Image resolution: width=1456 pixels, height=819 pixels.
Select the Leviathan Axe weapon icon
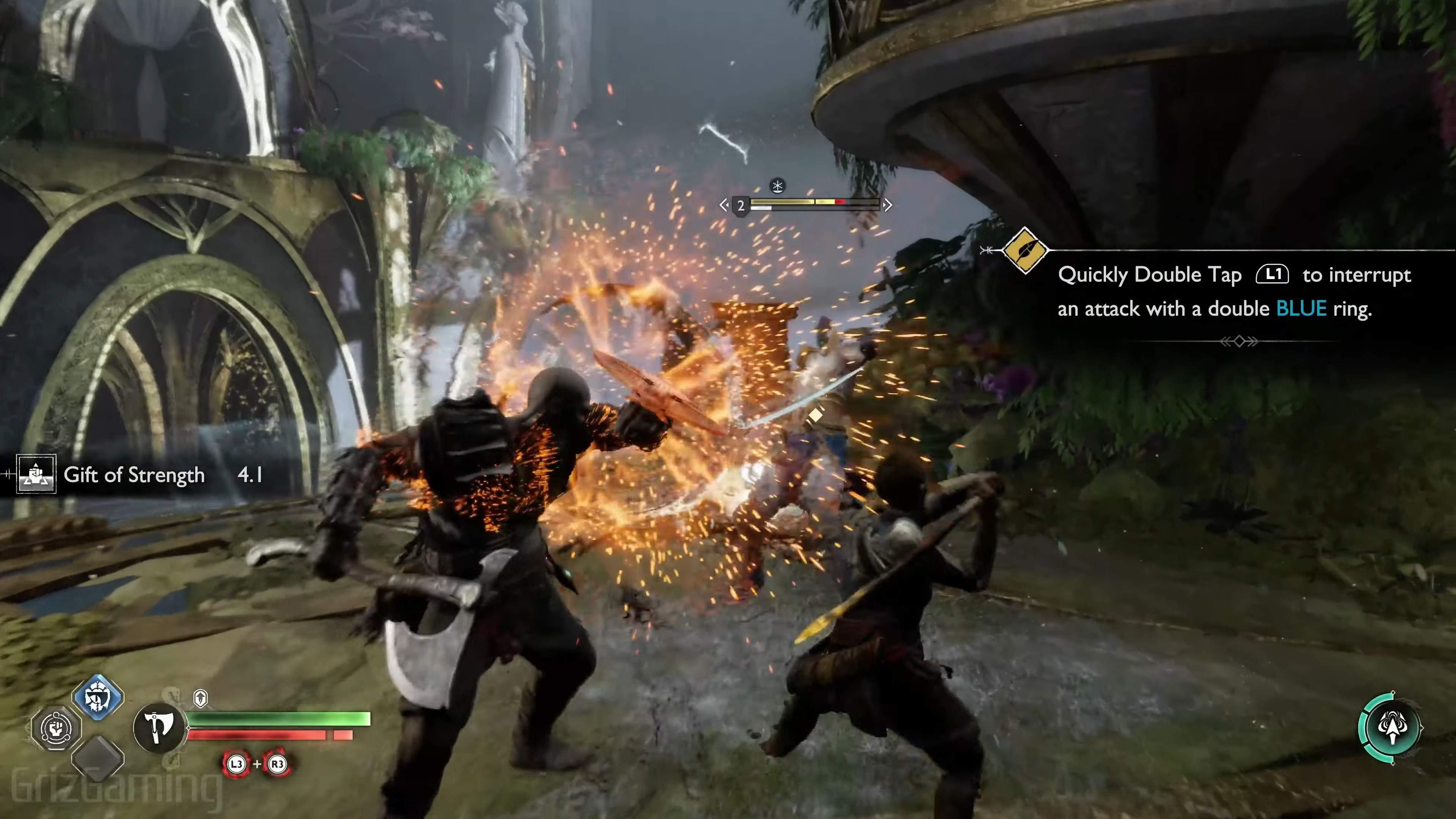159,728
